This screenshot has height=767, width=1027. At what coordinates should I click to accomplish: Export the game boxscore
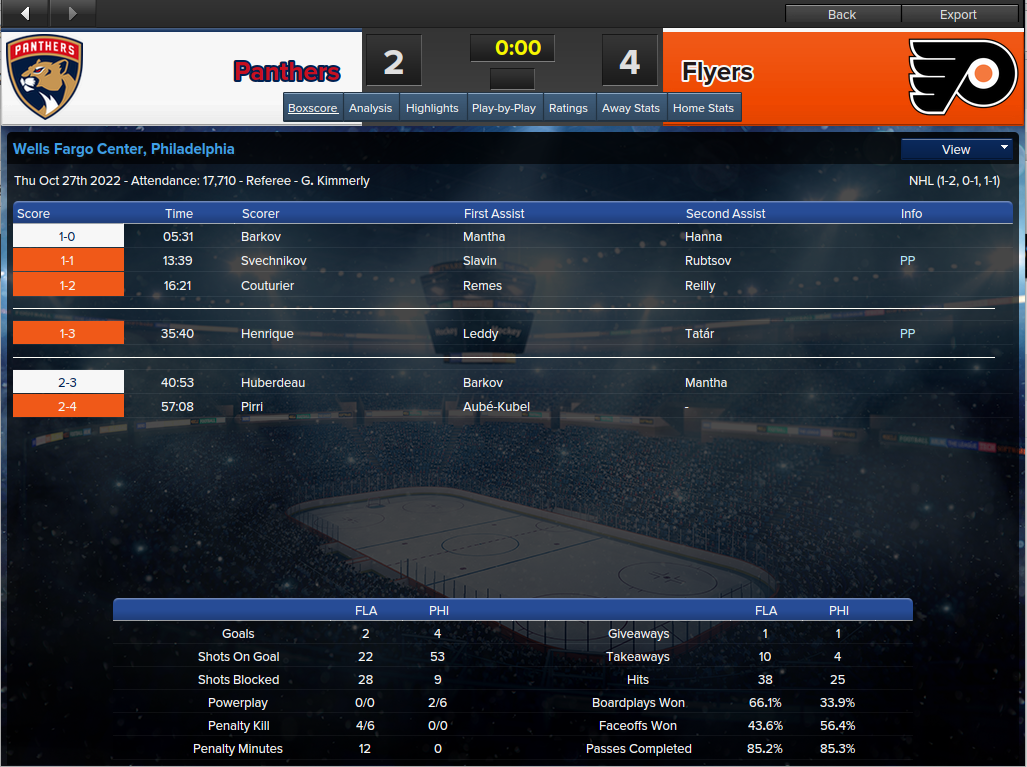coord(958,14)
